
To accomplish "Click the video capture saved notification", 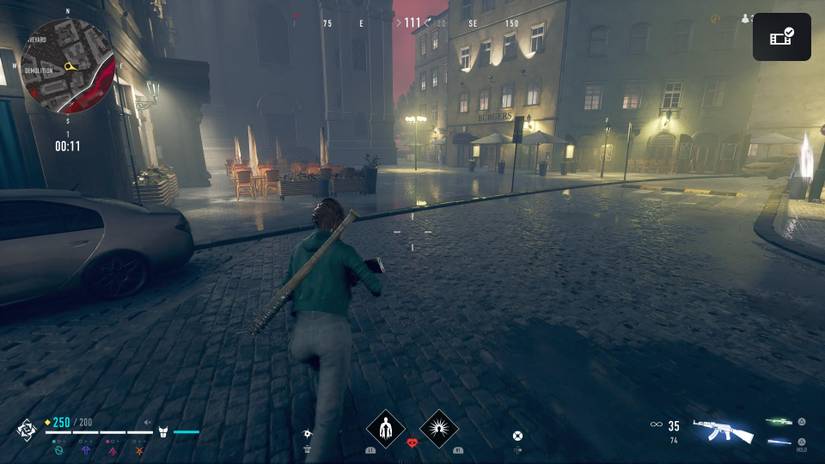I will (x=781, y=37).
